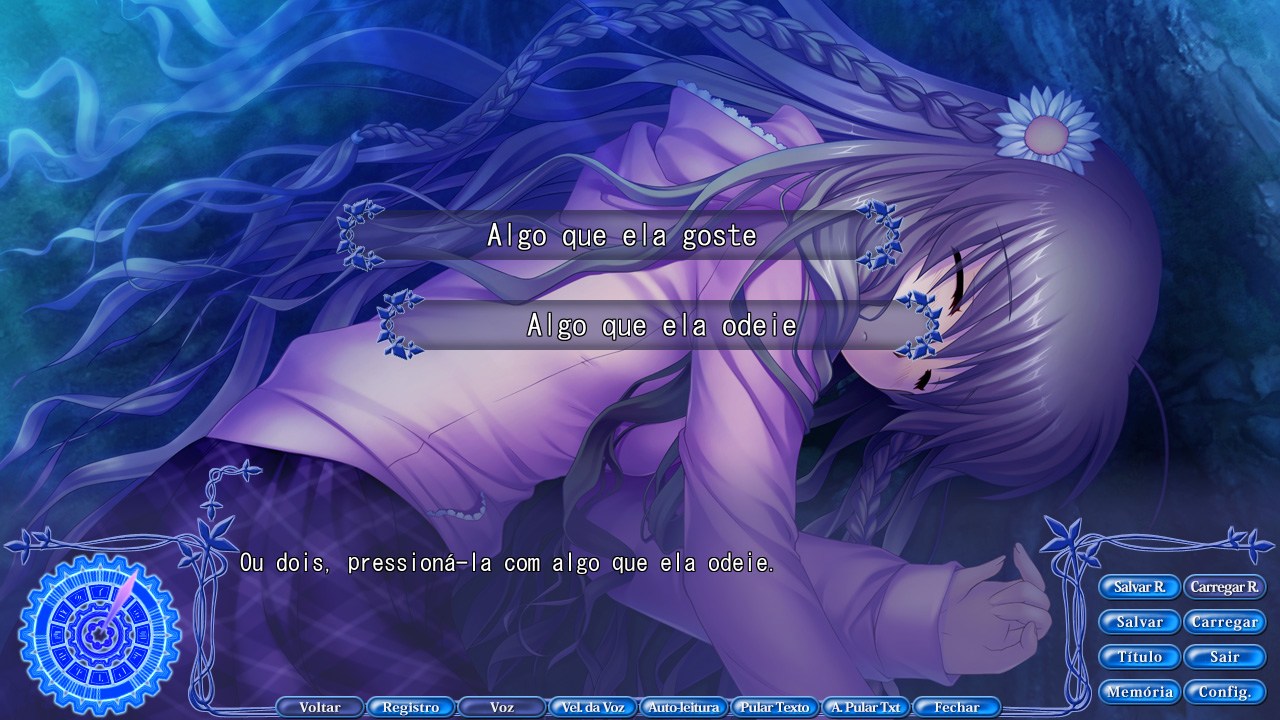Activate Pular Texto skipping

click(773, 706)
